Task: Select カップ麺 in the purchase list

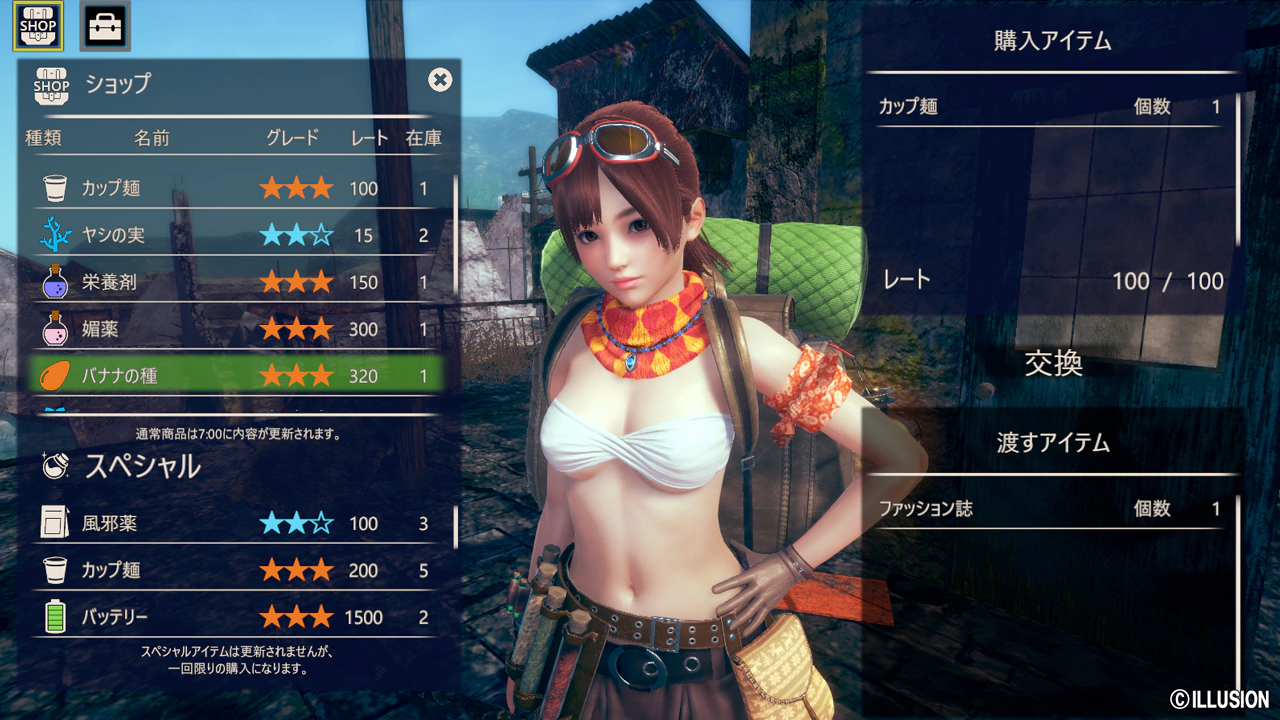Action: tap(1050, 107)
